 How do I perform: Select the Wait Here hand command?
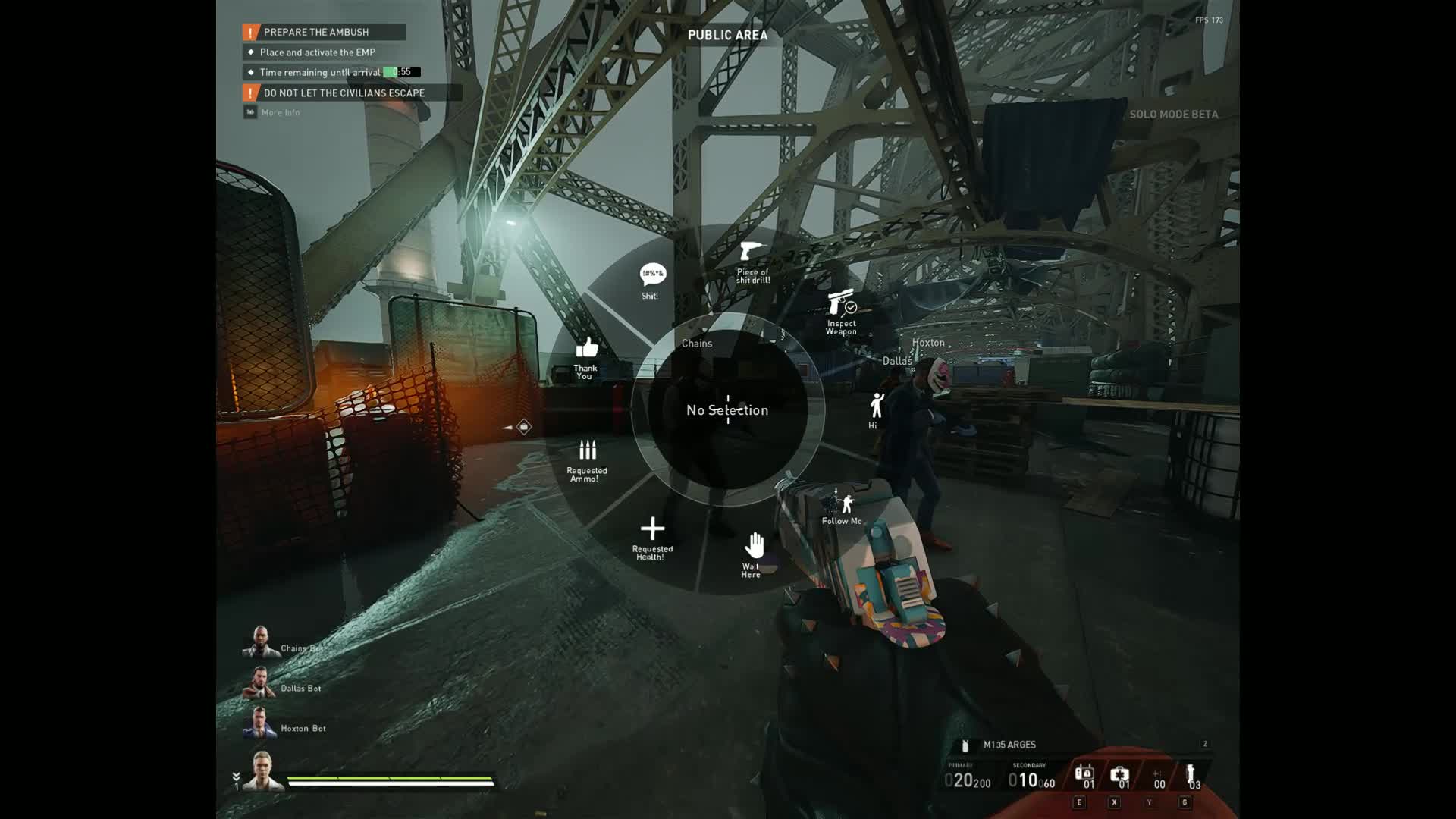753,553
